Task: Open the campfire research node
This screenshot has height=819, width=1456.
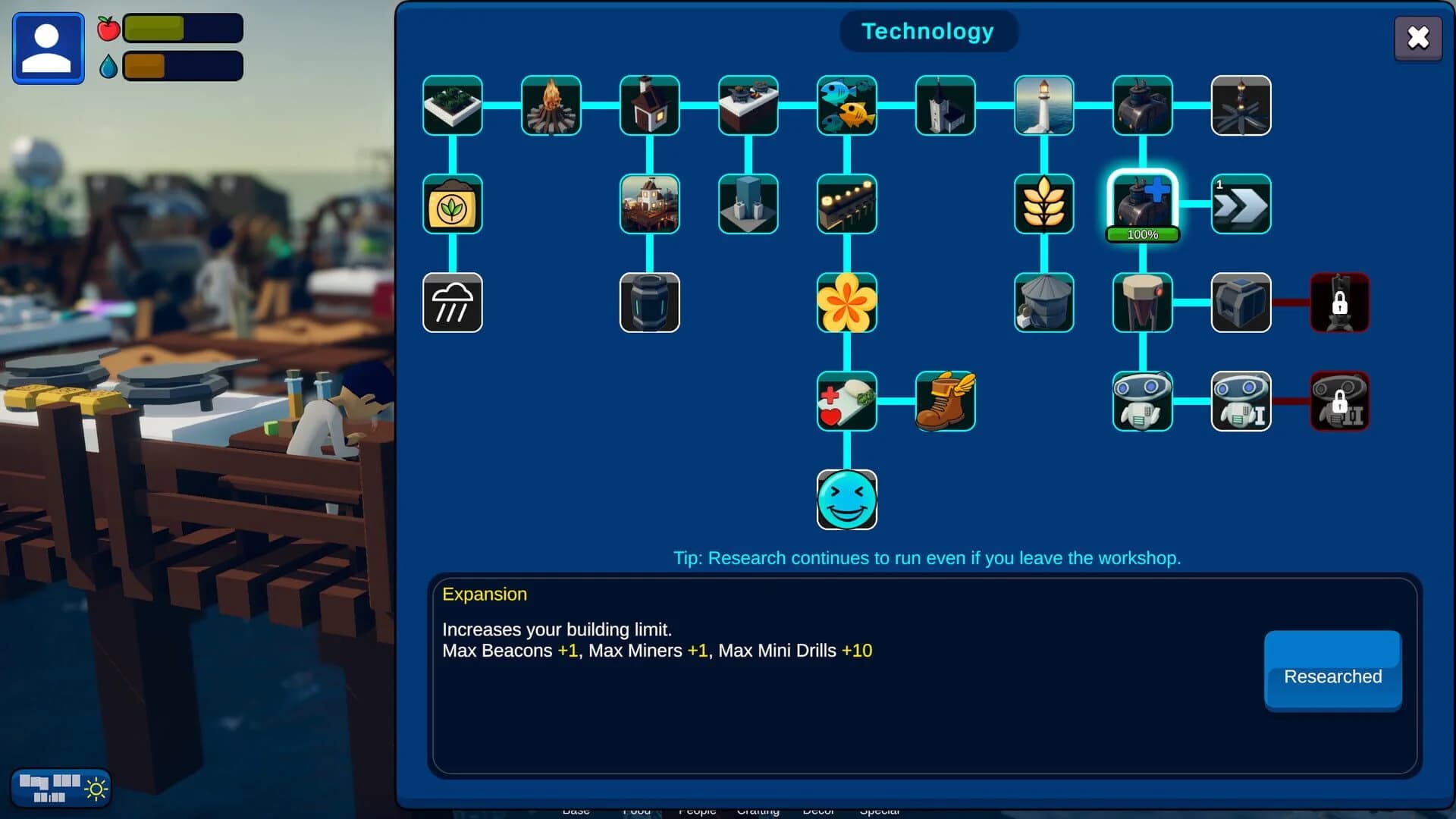Action: (551, 106)
